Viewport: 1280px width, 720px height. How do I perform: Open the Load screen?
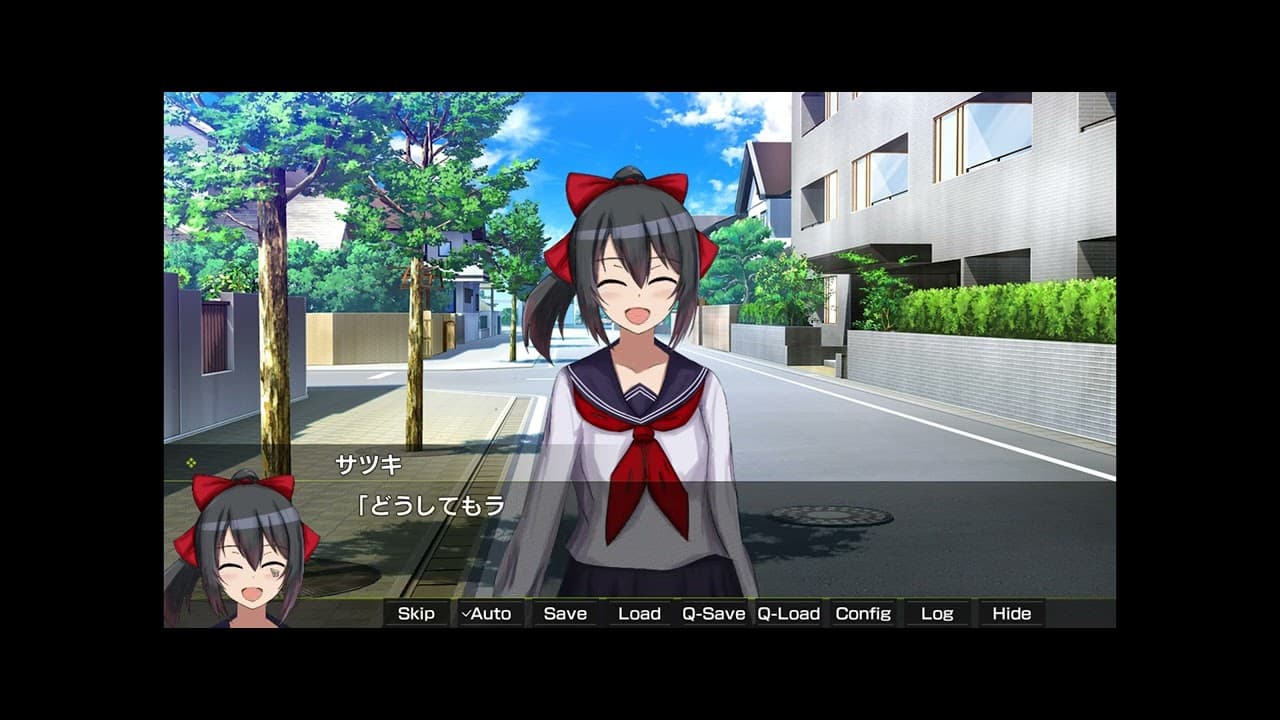(639, 613)
